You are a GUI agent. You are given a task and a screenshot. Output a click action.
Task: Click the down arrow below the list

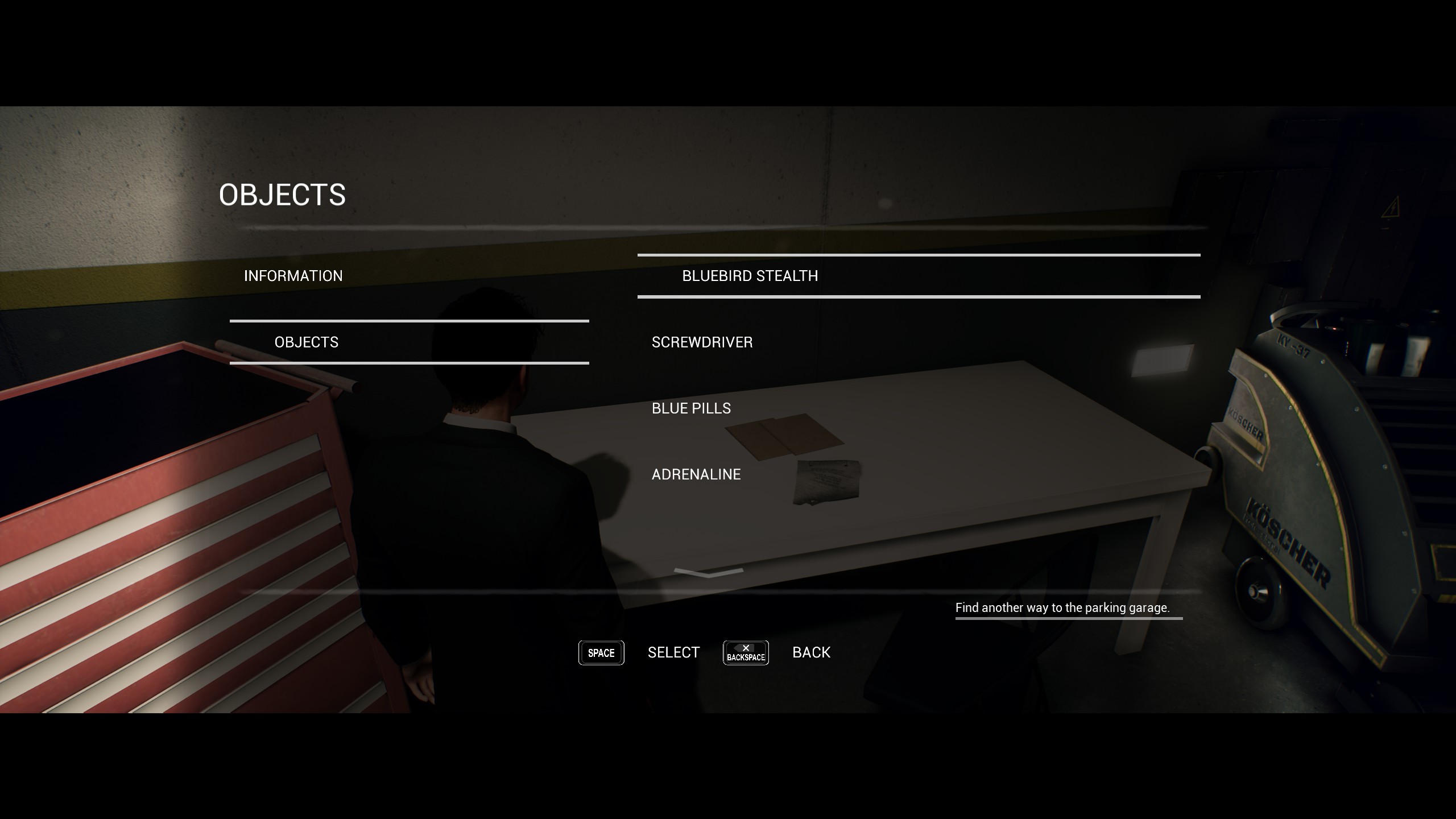click(x=708, y=572)
